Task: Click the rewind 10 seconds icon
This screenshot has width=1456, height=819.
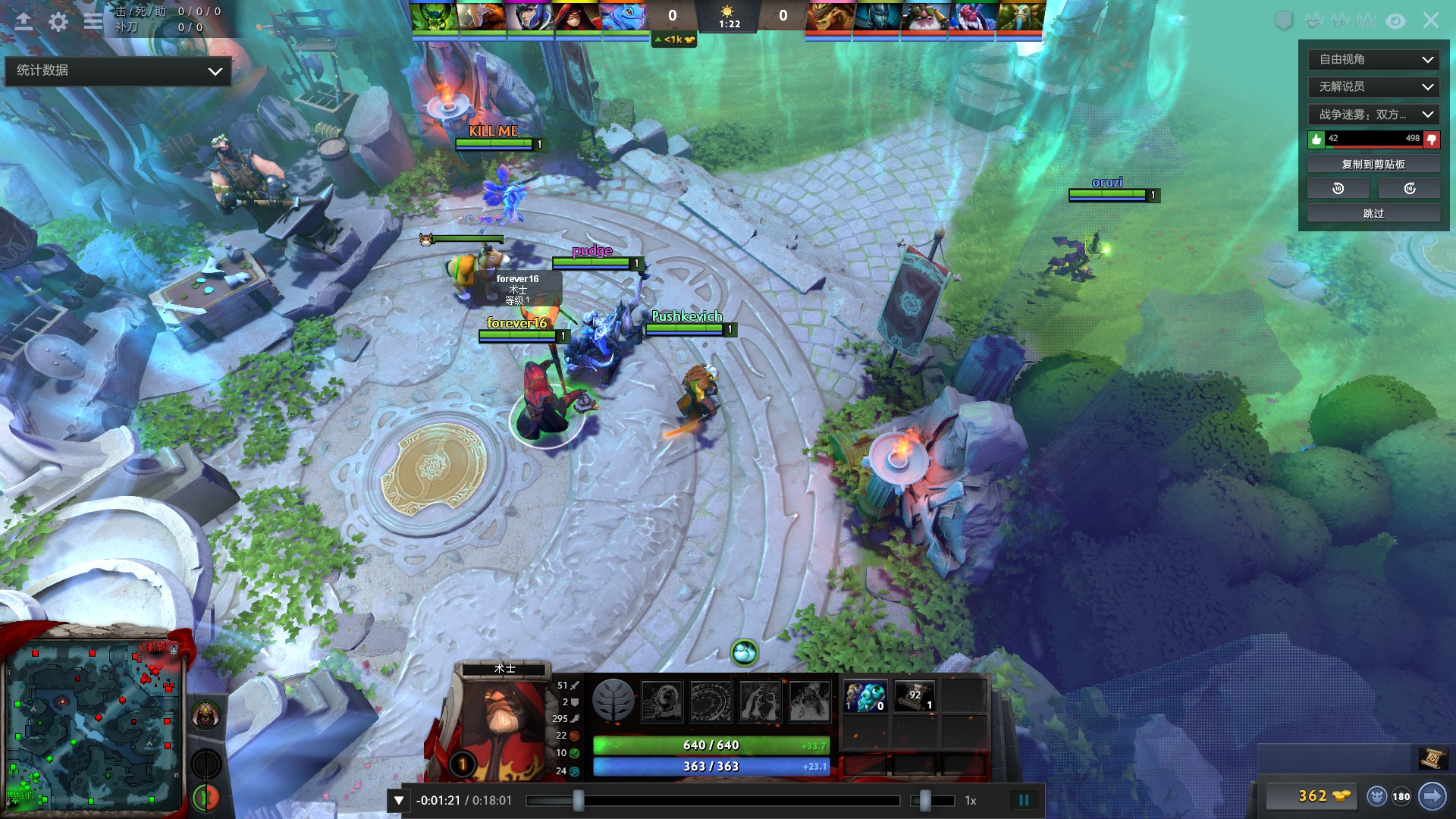Action: (x=1337, y=188)
